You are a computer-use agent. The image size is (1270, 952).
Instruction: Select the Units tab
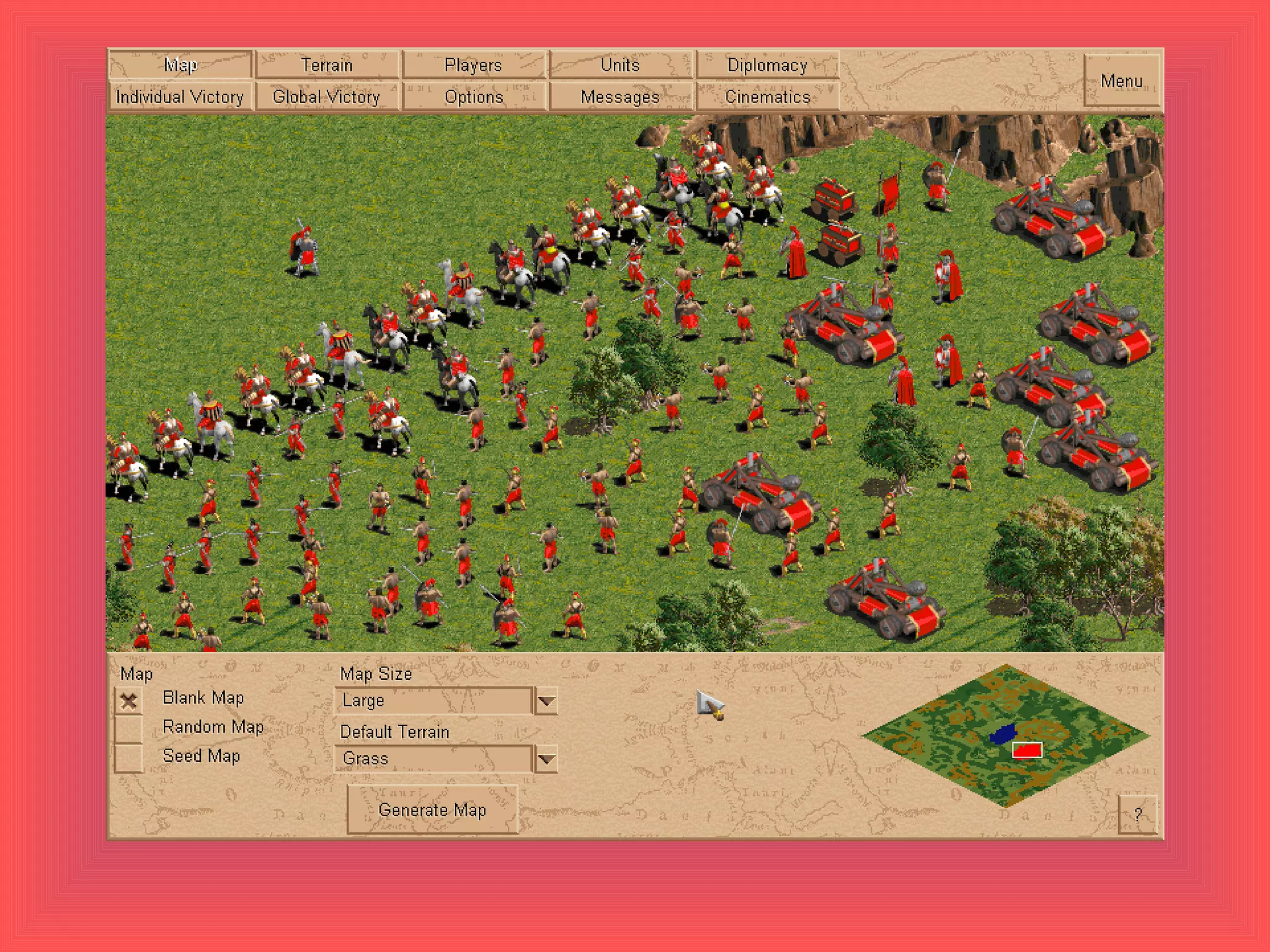tap(620, 65)
